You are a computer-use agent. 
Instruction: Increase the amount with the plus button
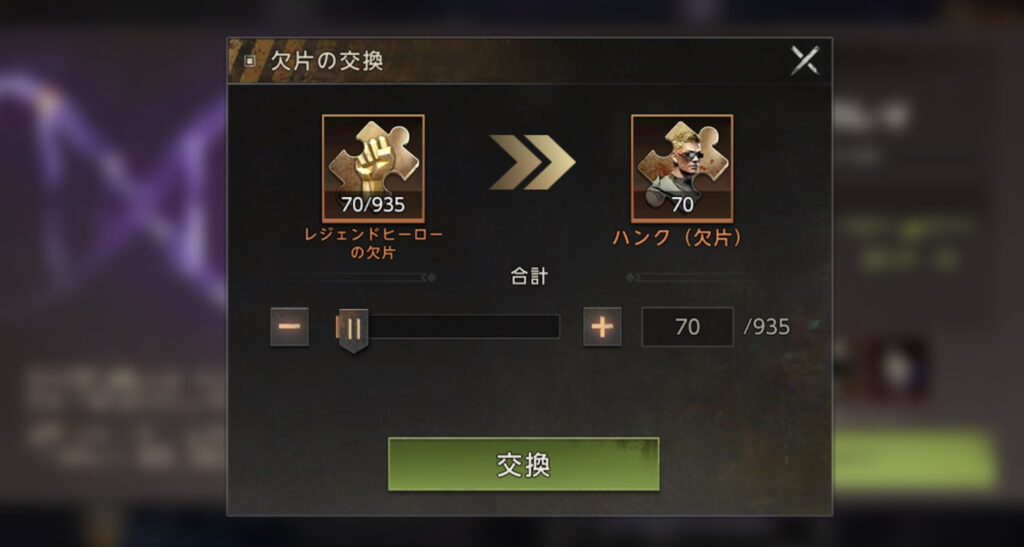coord(602,326)
